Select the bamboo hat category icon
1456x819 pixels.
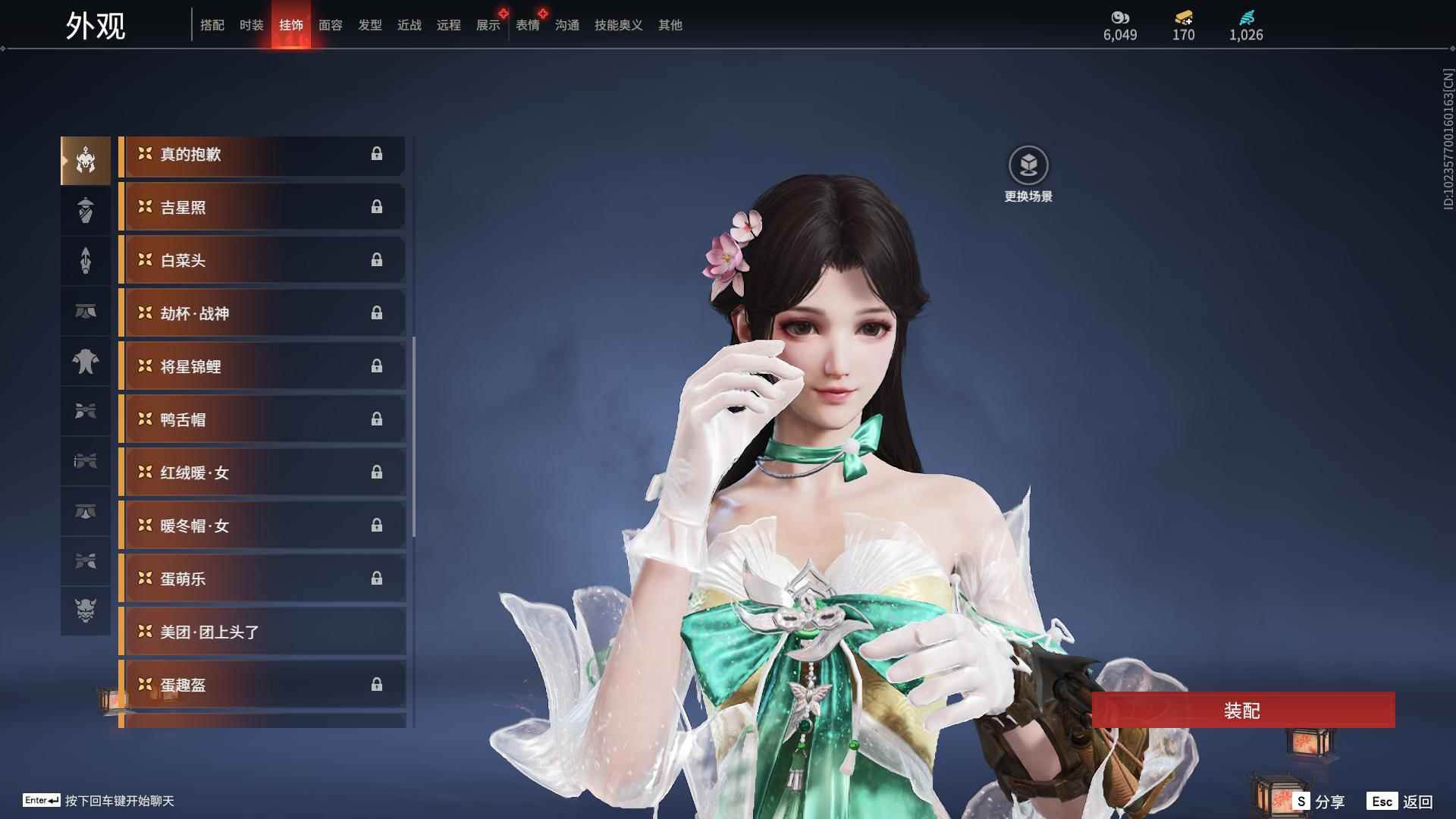point(86,210)
